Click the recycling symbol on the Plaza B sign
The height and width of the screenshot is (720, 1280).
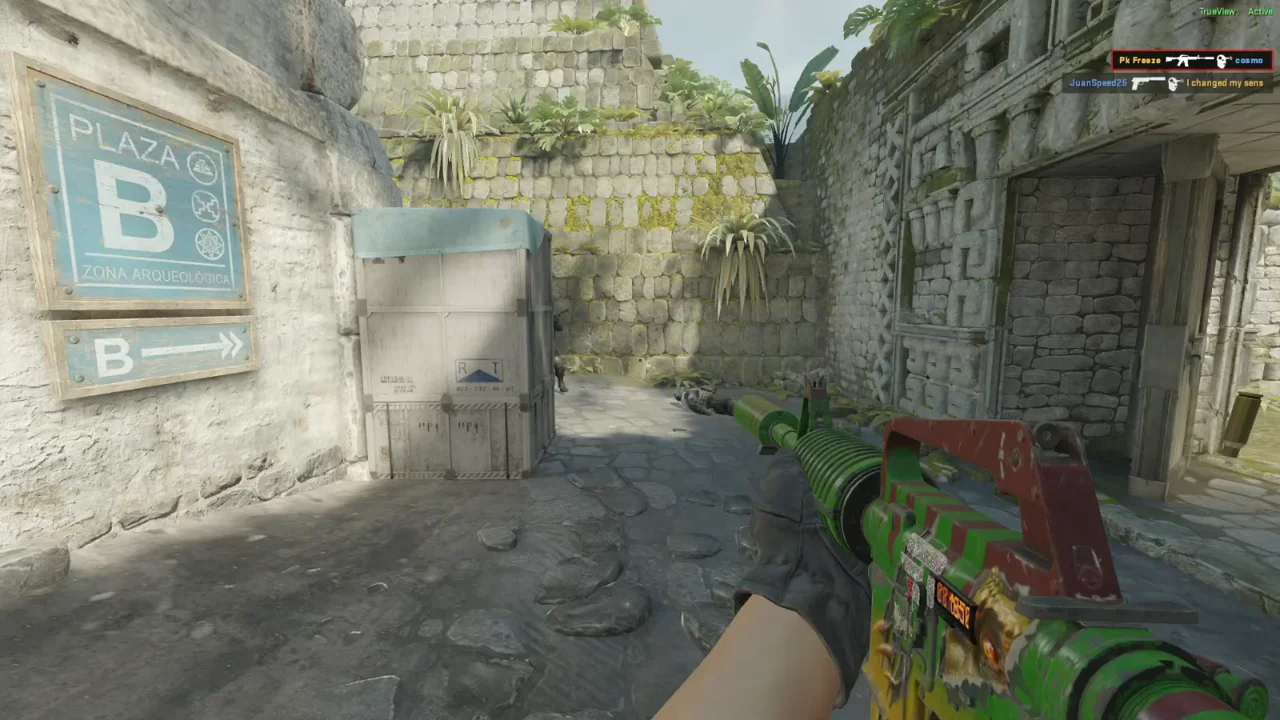tap(203, 166)
